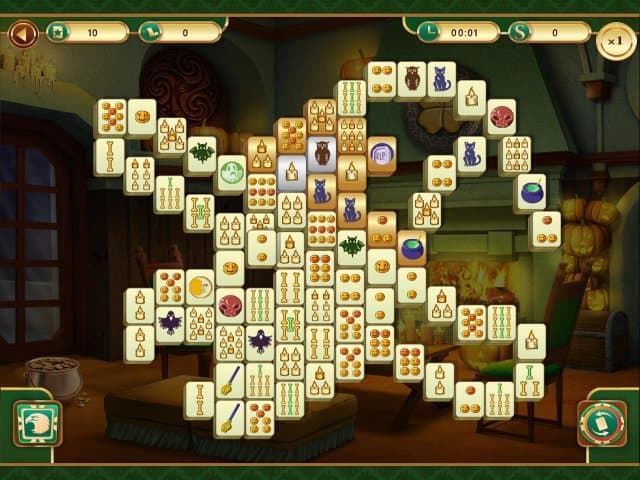Activate the round shuffle button with card icon
Image resolution: width=640 pixels, height=480 pixels.
click(x=602, y=424)
